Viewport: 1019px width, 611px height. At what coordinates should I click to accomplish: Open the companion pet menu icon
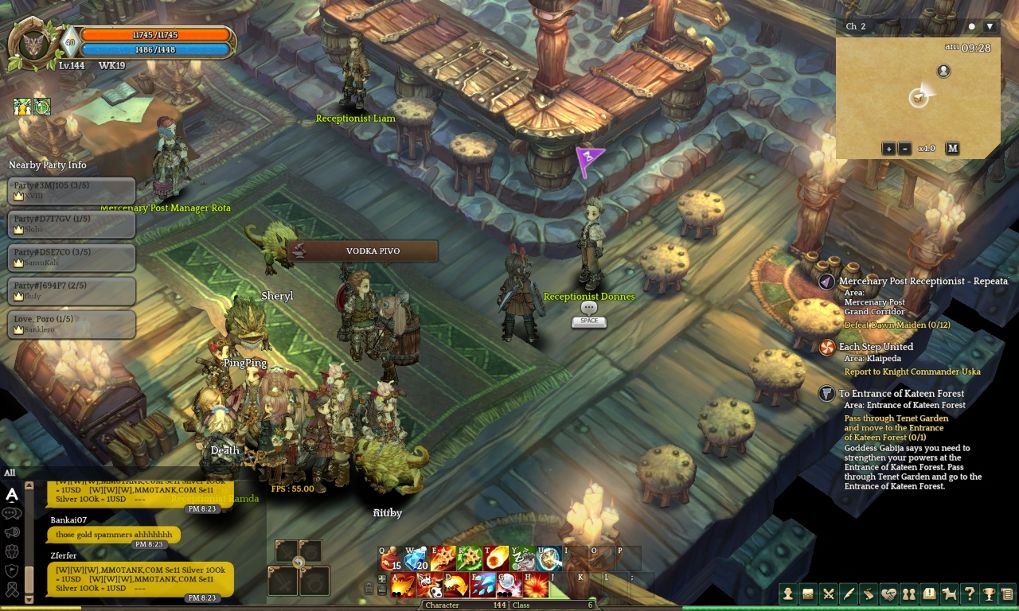point(948,594)
